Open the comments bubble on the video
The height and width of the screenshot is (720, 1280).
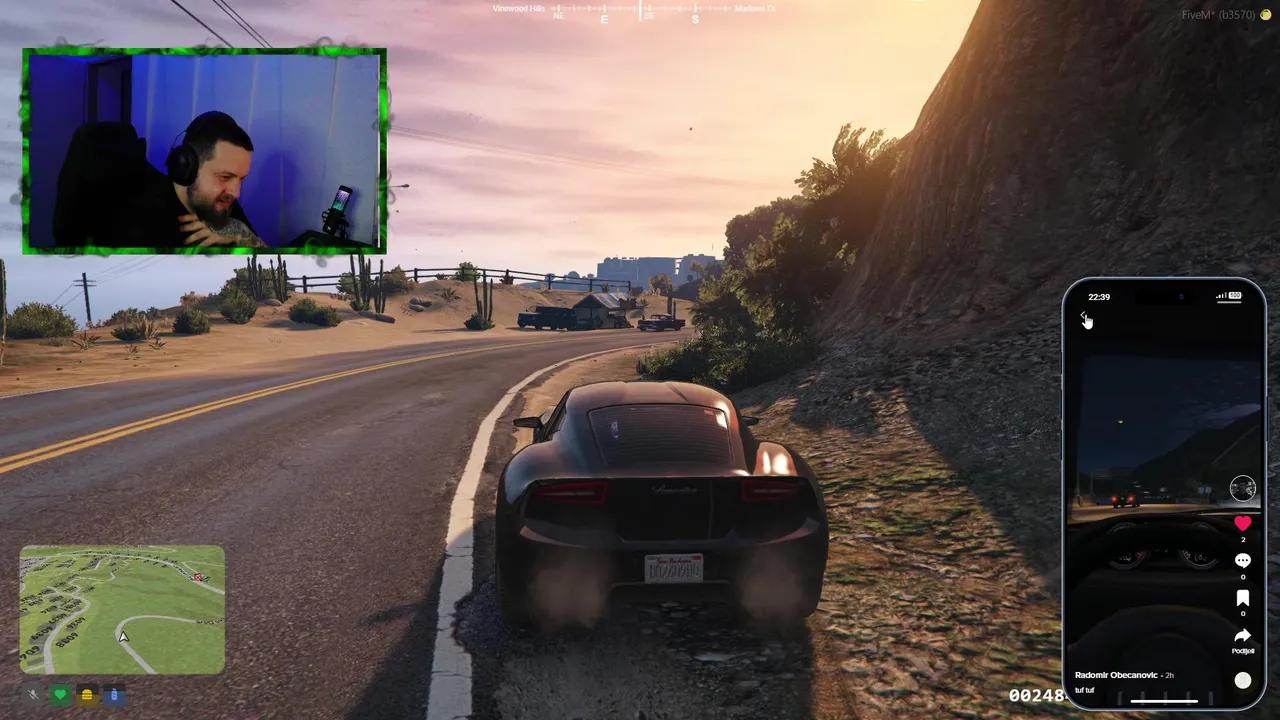click(x=1242, y=560)
